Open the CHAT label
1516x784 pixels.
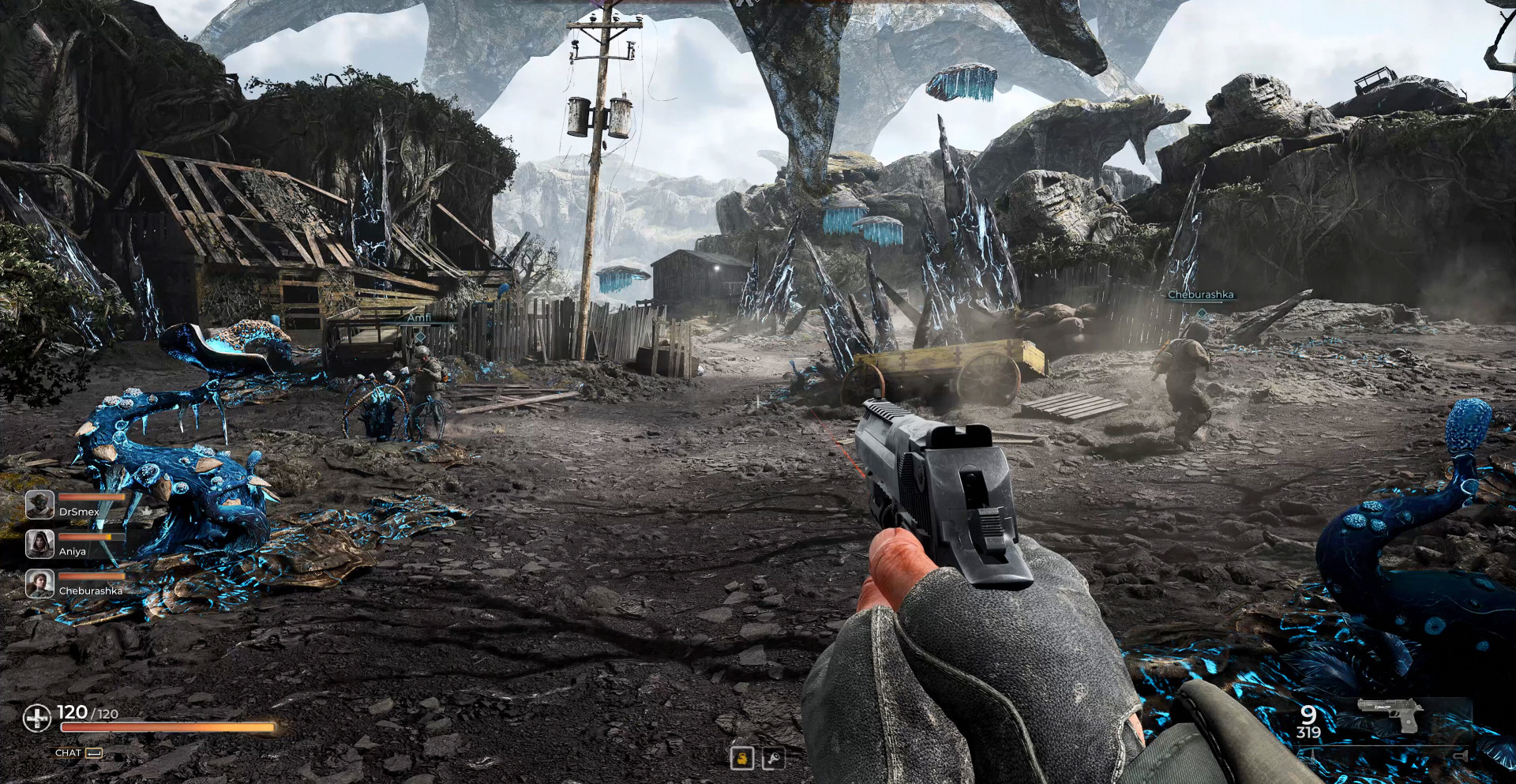pyautogui.click(x=69, y=753)
